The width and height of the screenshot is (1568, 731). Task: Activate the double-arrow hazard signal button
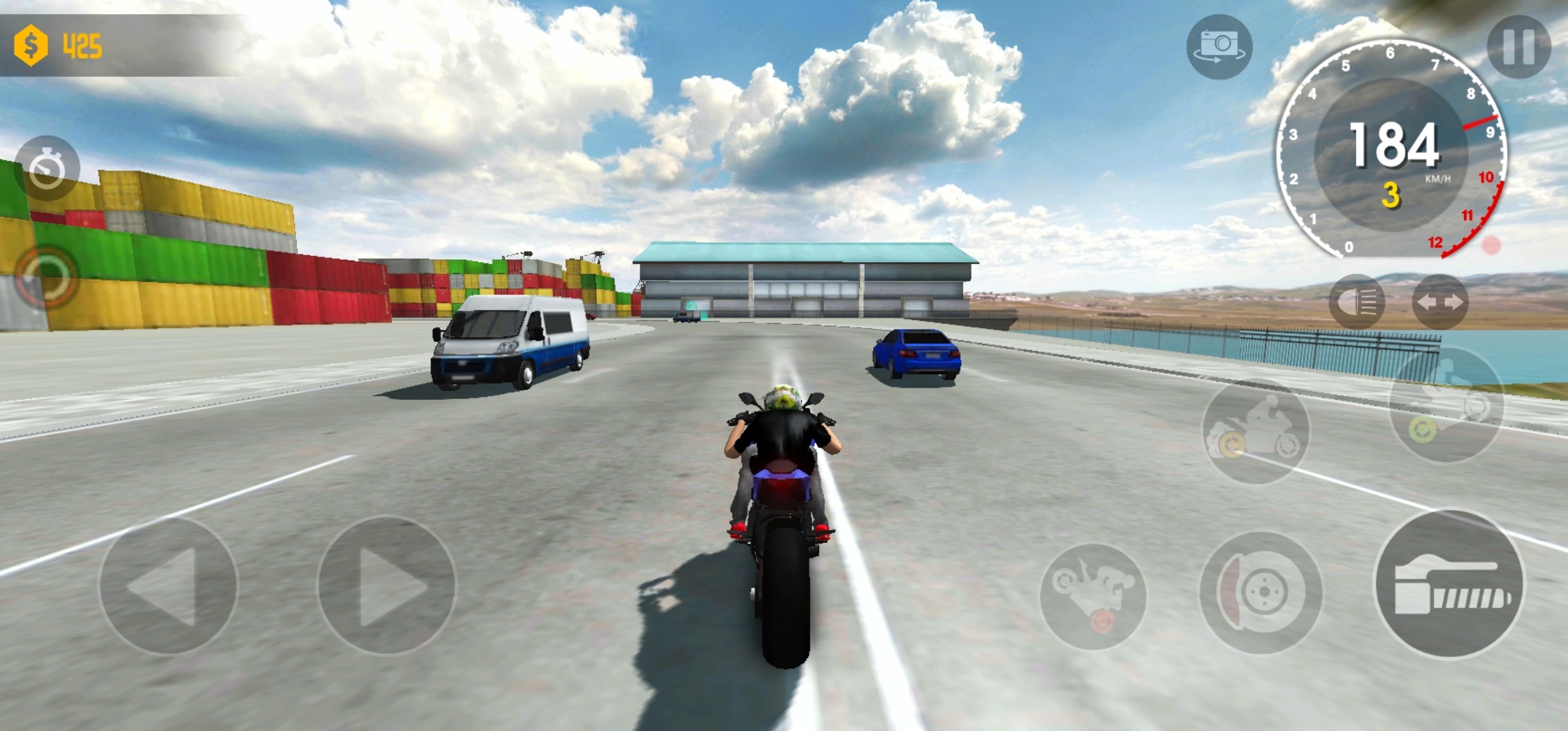point(1440,302)
